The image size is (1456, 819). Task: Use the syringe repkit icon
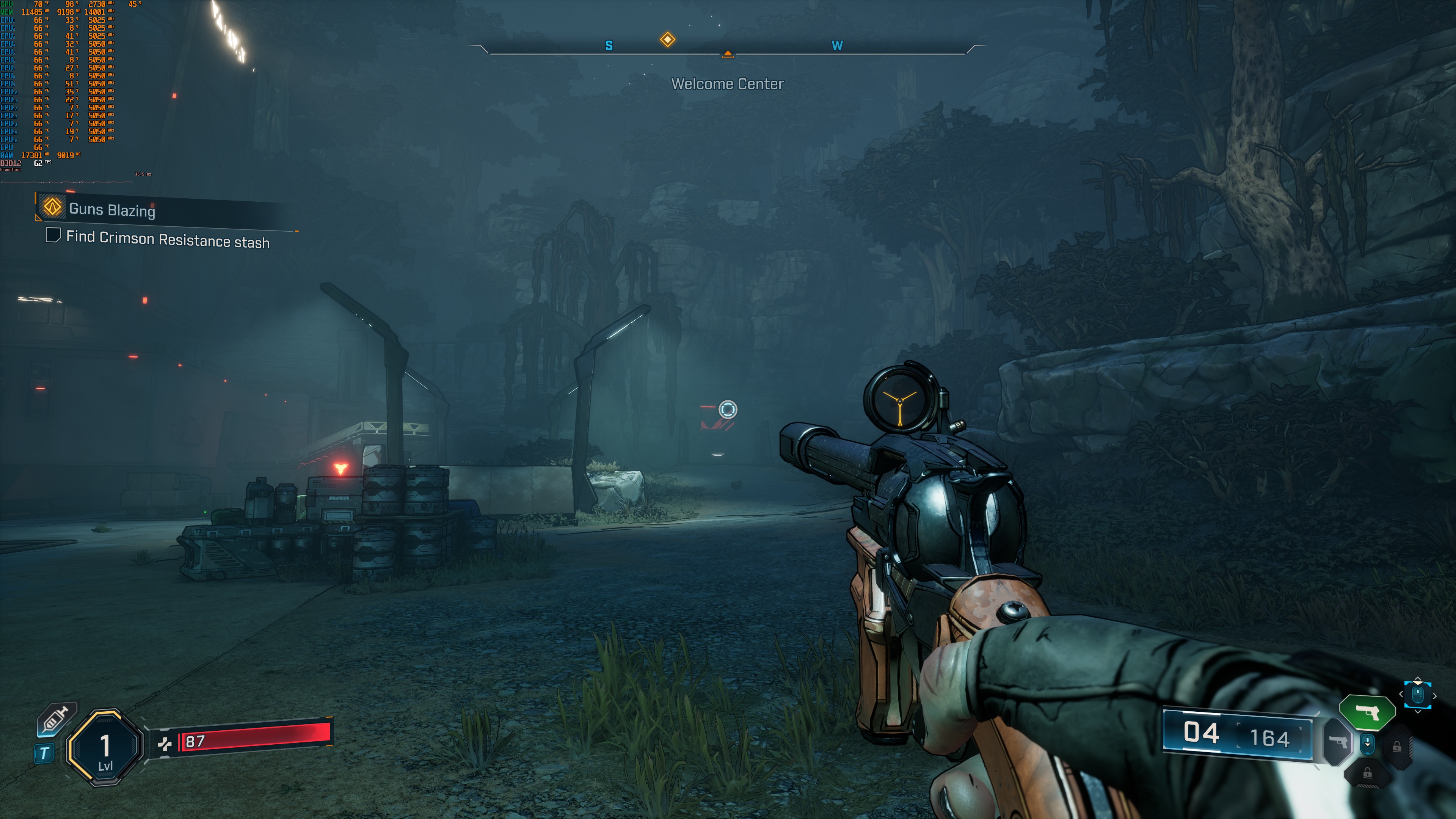[56, 720]
